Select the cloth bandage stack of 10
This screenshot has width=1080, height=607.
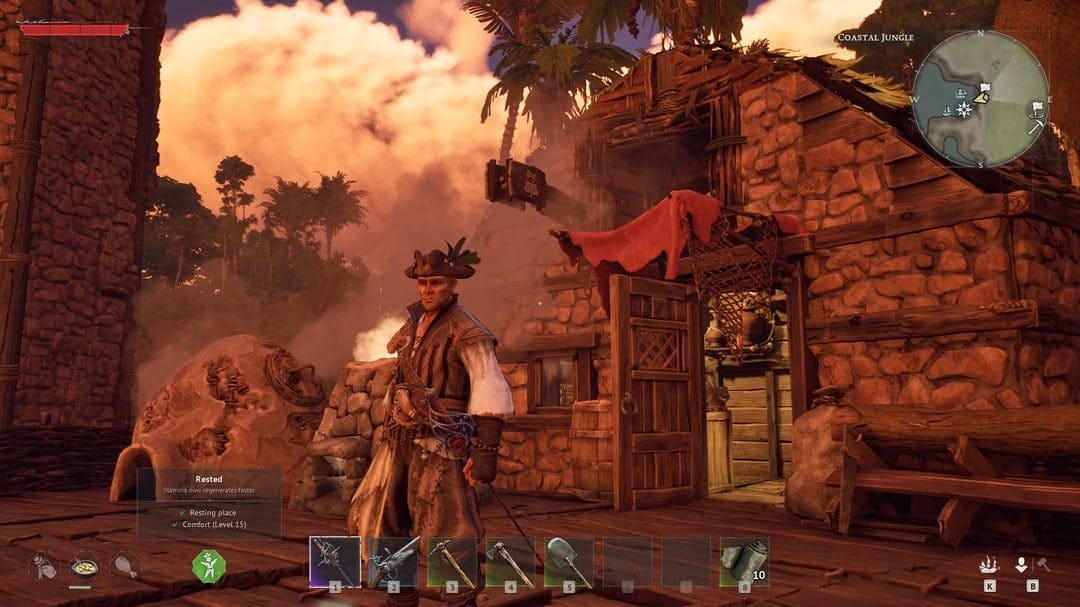pyautogui.click(x=744, y=561)
